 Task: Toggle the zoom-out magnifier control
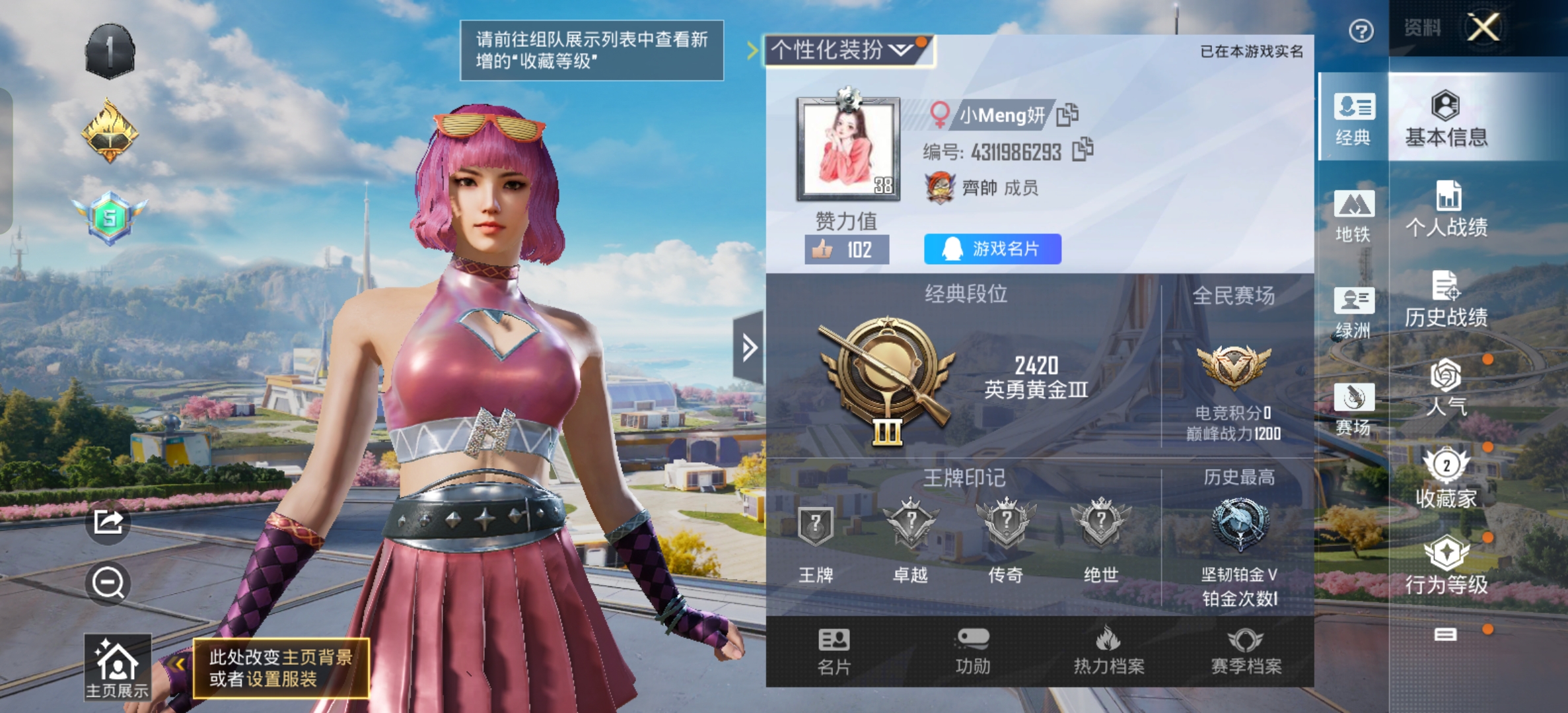110,582
